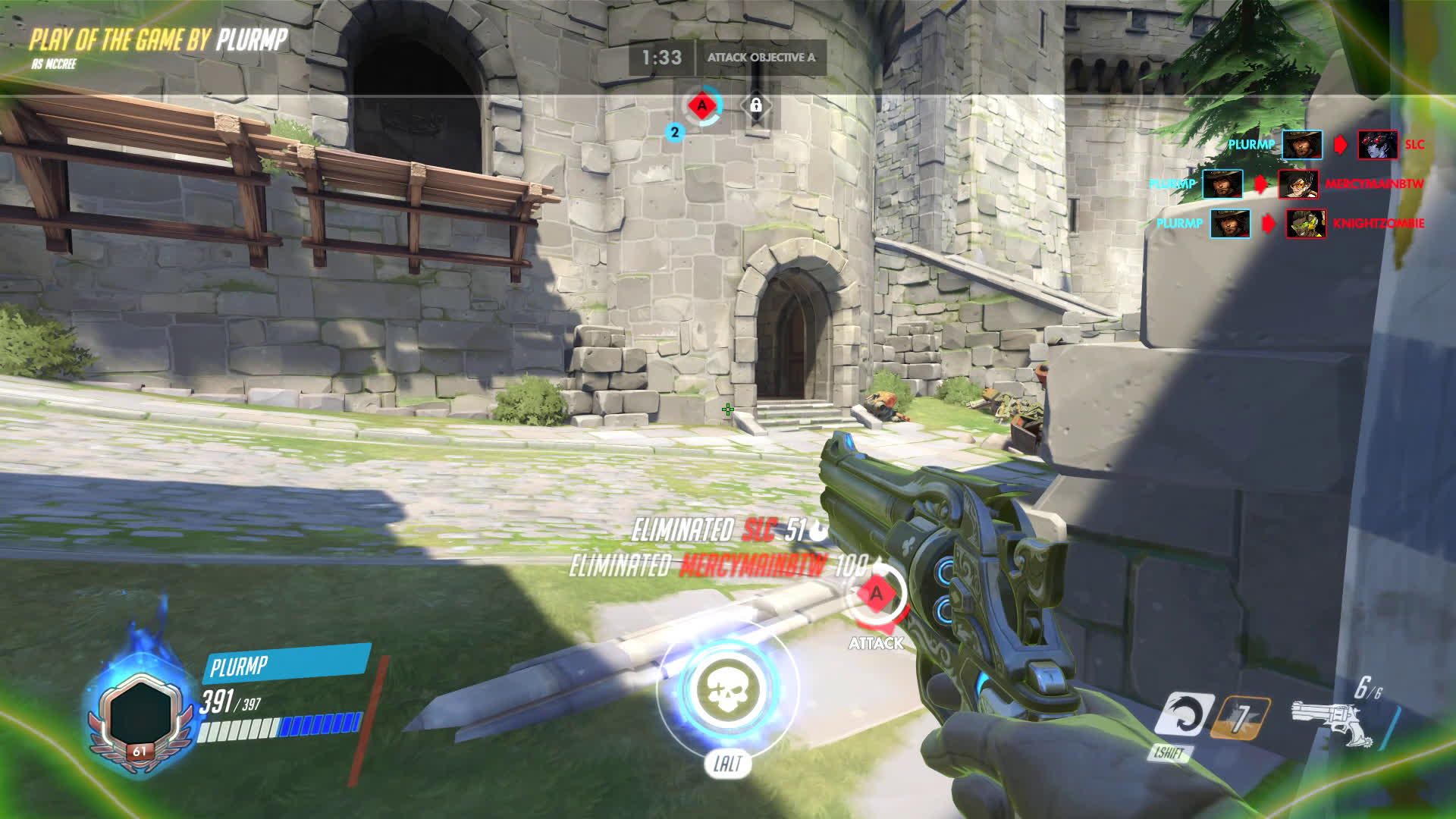Viewport: 1456px width, 819px height.
Task: Open PLURMP's level 61 portrait badge
Action: click(140, 715)
